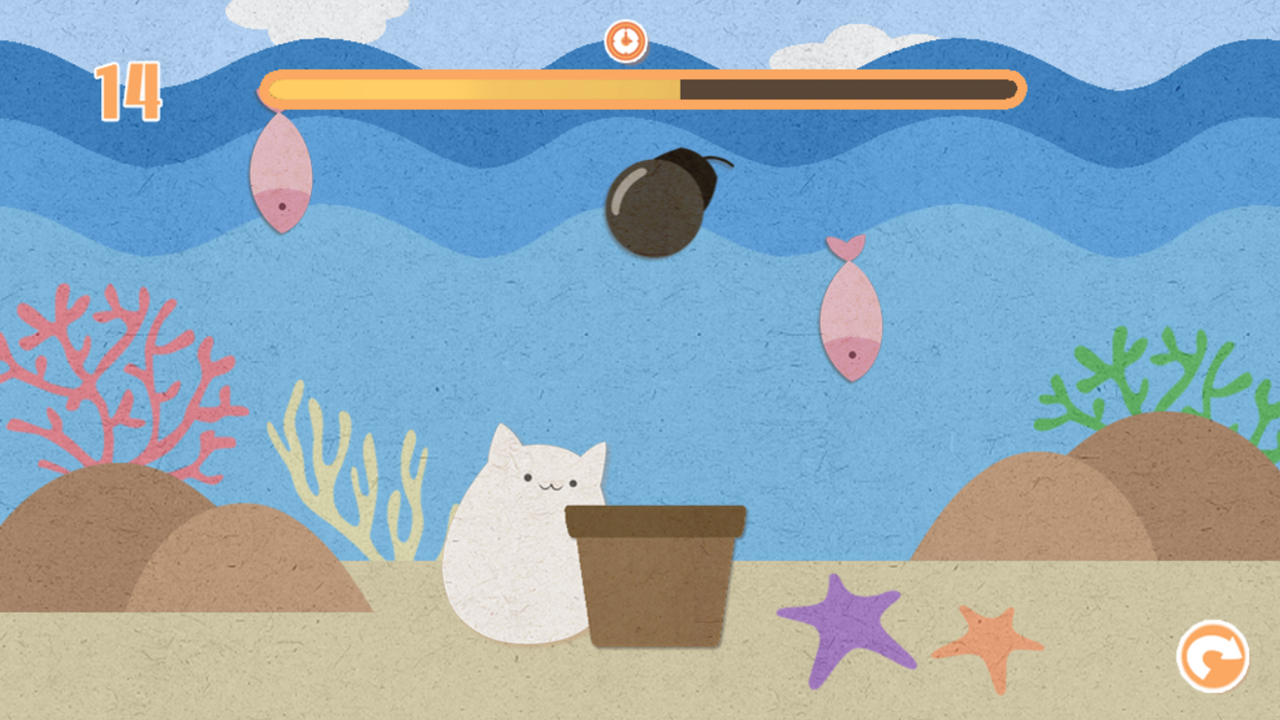Click the orange circular arrow button
This screenshot has width=1280, height=720.
point(1212,656)
